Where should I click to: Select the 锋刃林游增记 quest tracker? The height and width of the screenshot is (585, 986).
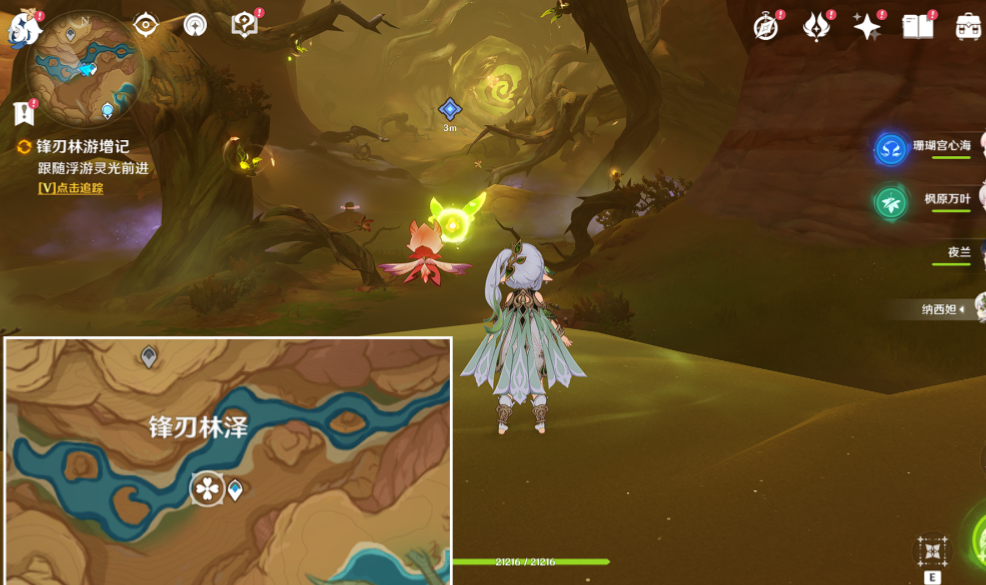pyautogui.click(x=82, y=147)
